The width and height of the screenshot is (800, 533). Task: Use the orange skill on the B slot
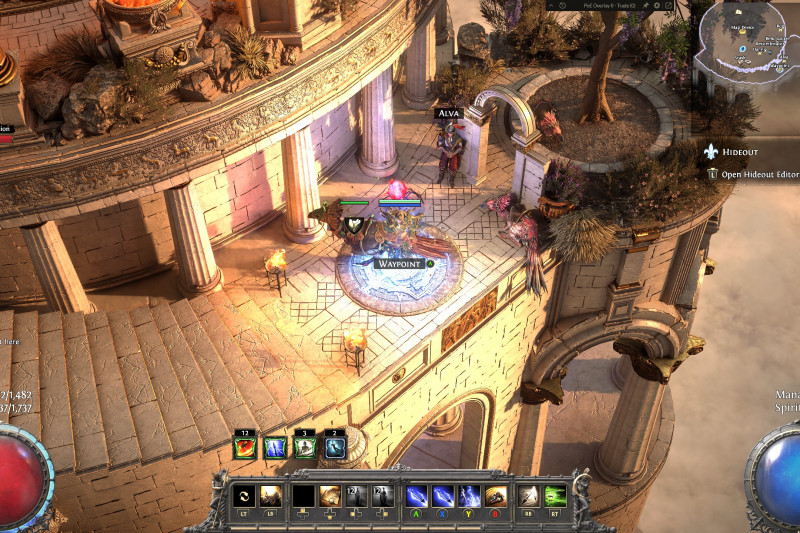[495, 495]
